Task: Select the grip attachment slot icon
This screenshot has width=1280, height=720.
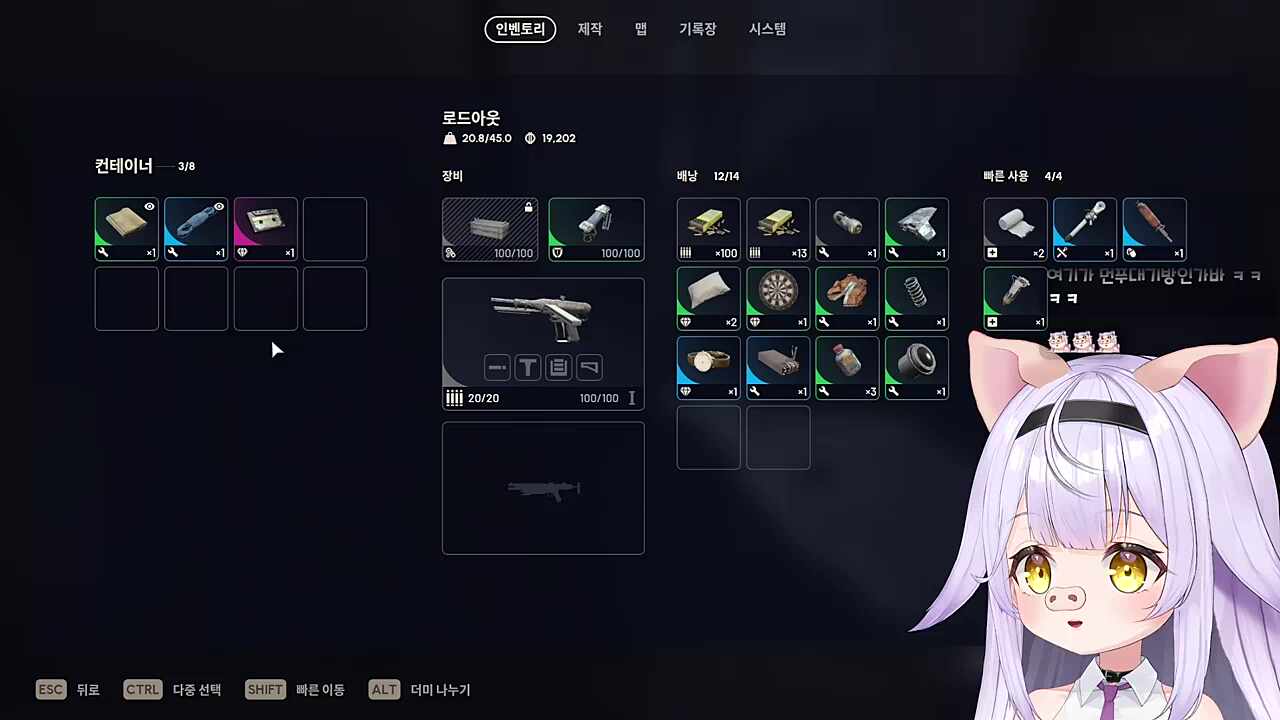Action: coord(528,367)
